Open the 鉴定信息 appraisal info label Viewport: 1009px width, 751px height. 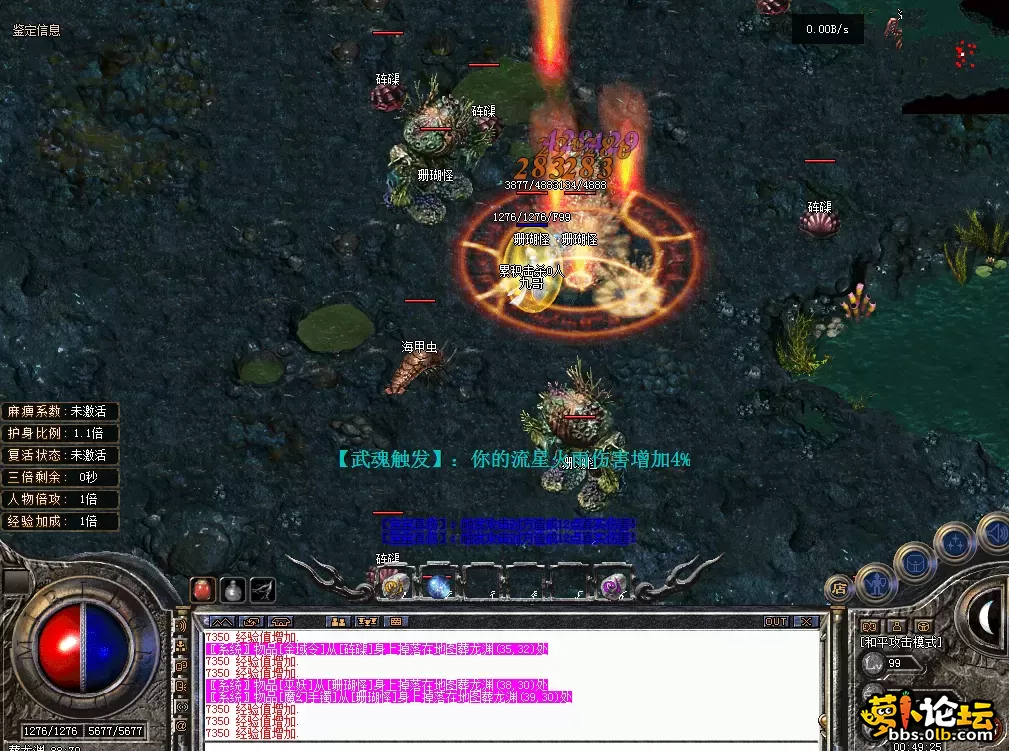pyautogui.click(x=36, y=30)
